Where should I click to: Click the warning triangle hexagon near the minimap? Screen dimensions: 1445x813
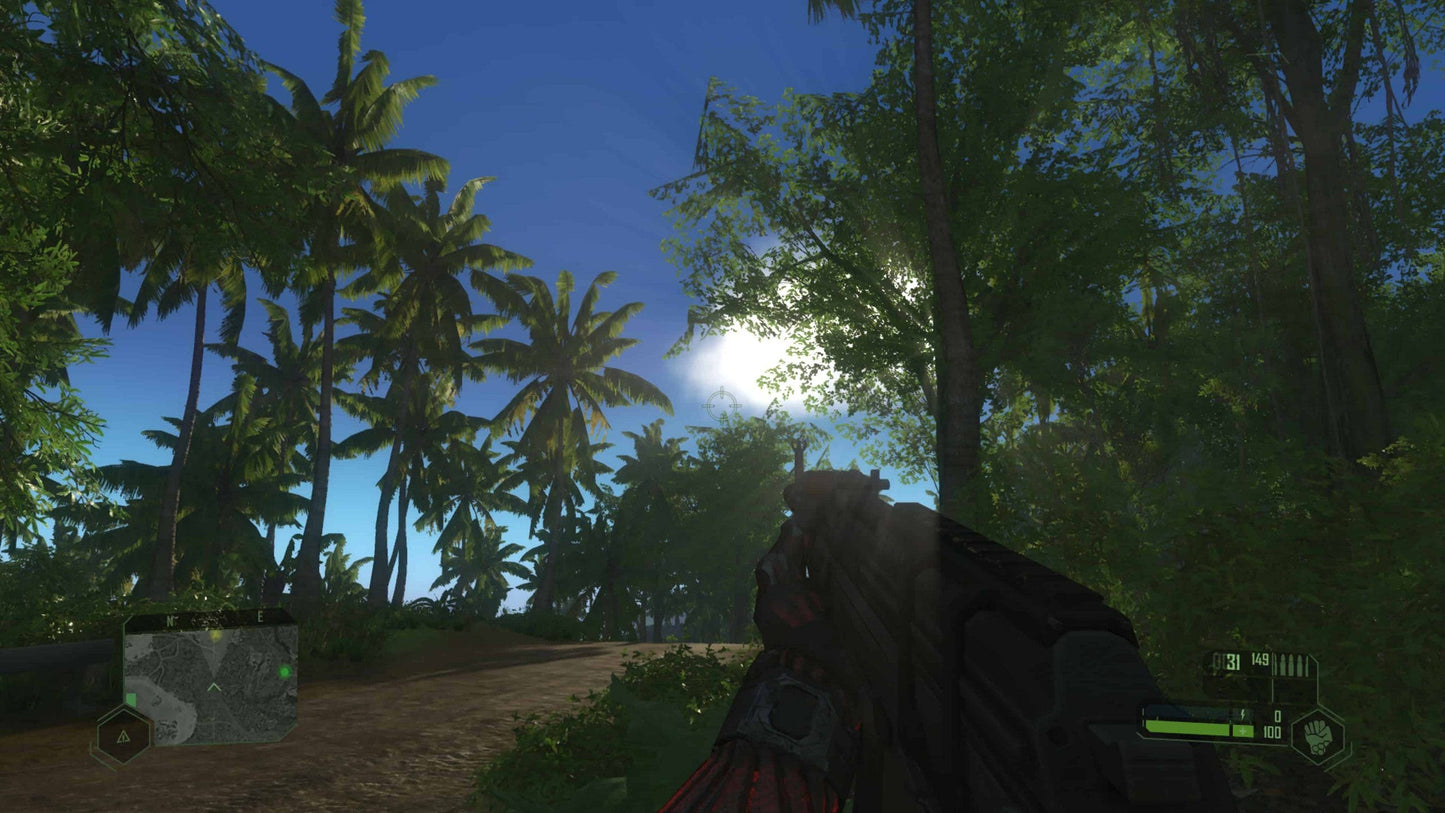tap(123, 737)
